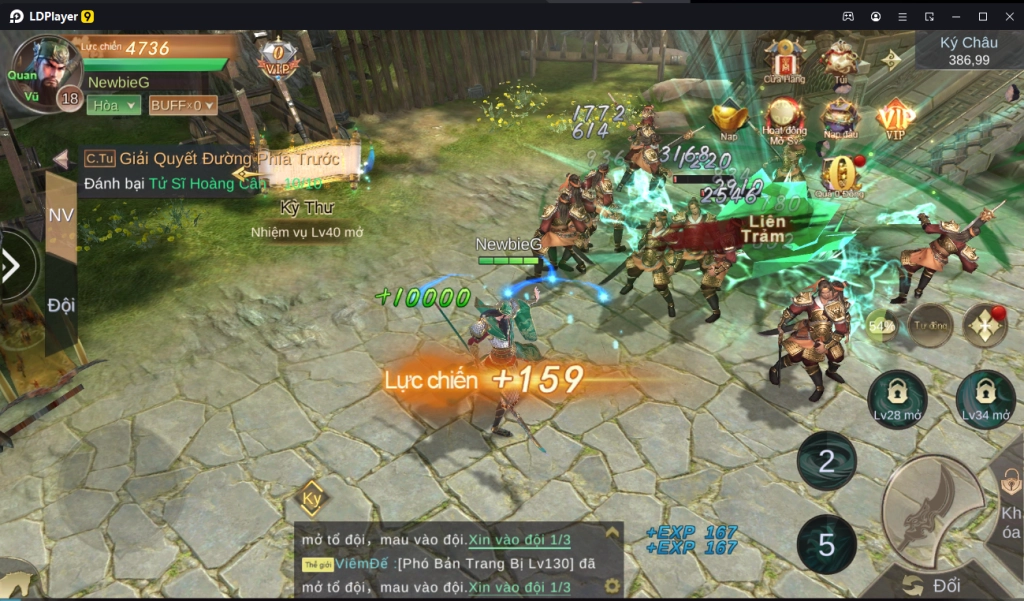Click the Xin vào đội 1/3 link
This screenshot has width=1024, height=601.
(519, 540)
